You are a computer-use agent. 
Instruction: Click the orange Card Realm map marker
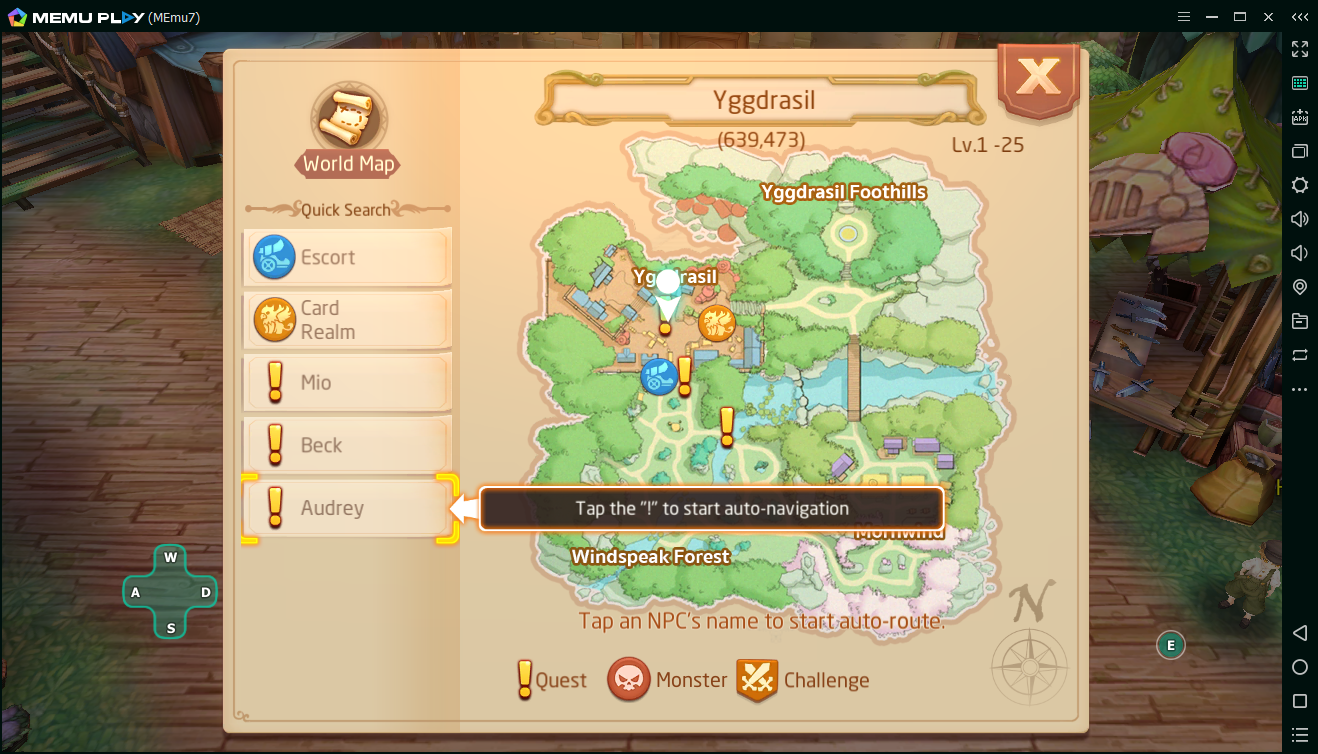pos(716,324)
